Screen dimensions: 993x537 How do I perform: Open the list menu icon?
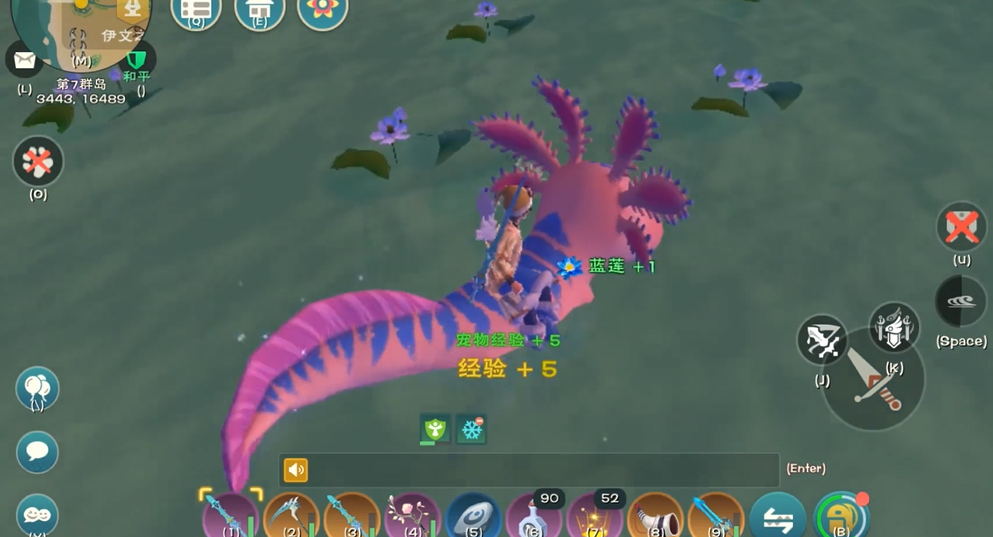196,11
